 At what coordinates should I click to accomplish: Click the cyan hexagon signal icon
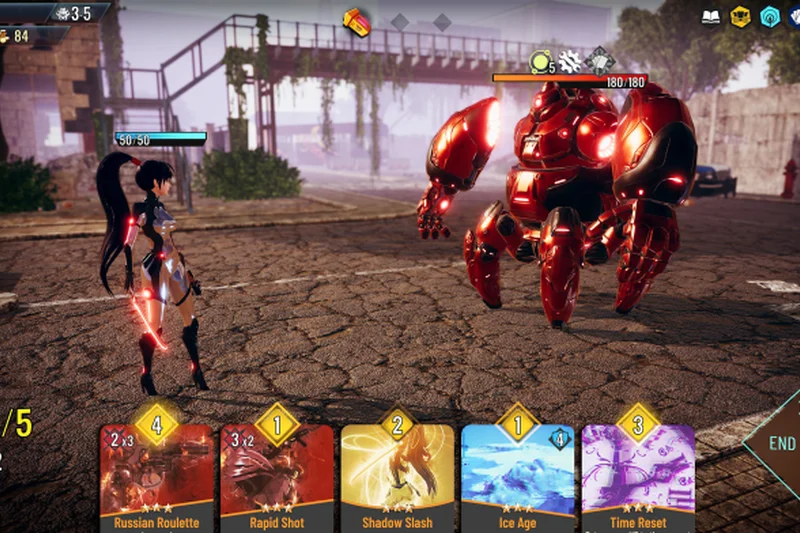point(769,17)
